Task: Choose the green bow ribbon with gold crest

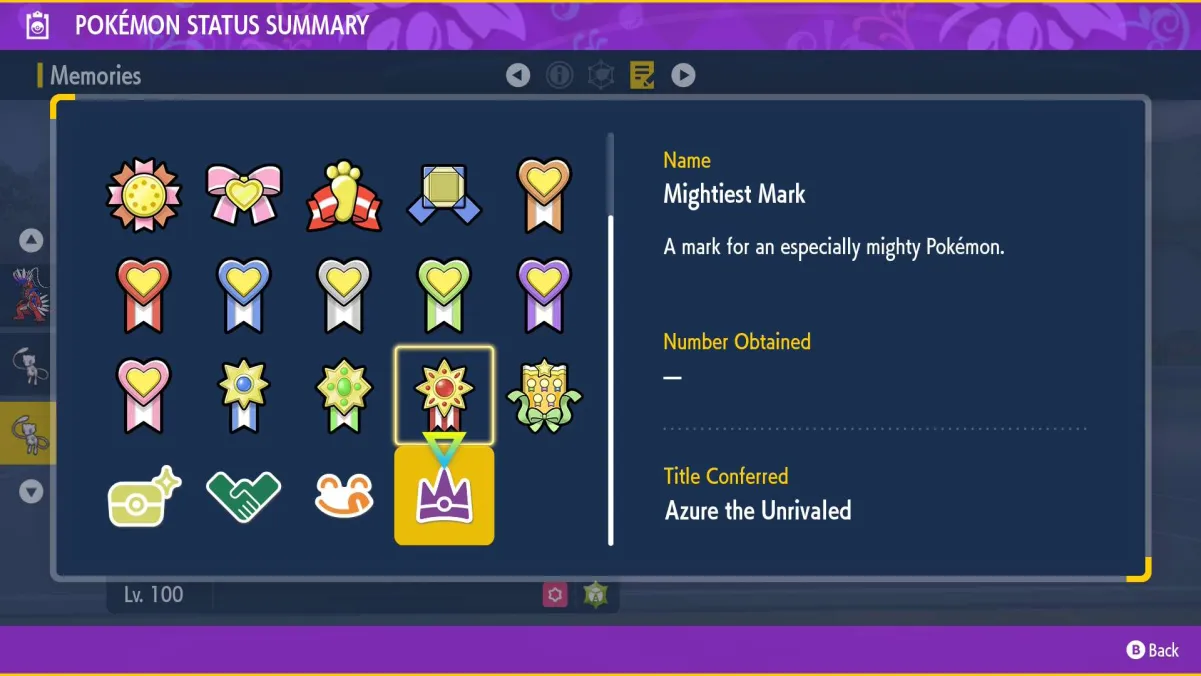Action: (x=544, y=395)
